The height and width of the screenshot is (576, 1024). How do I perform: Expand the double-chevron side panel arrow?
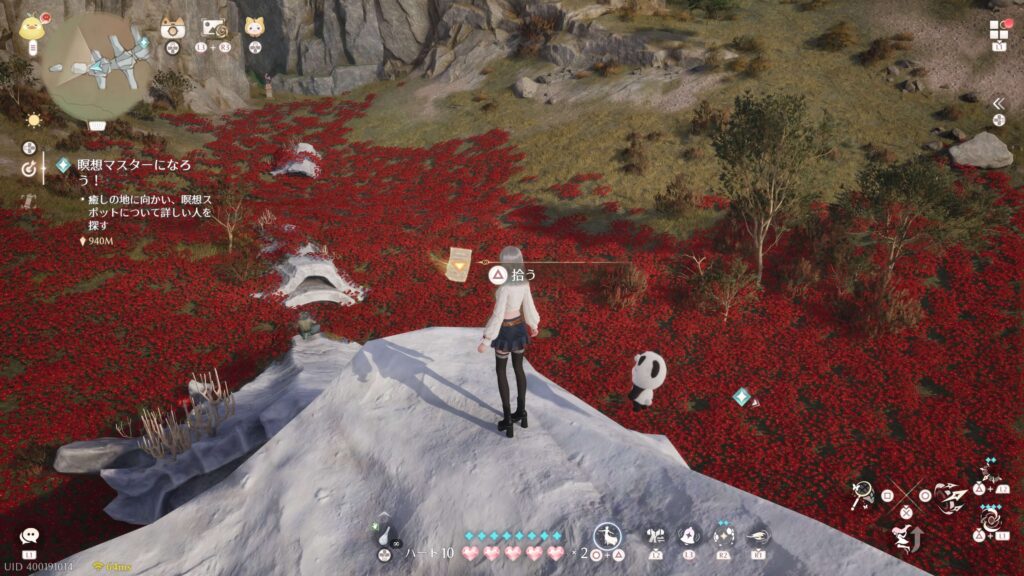[x=997, y=103]
